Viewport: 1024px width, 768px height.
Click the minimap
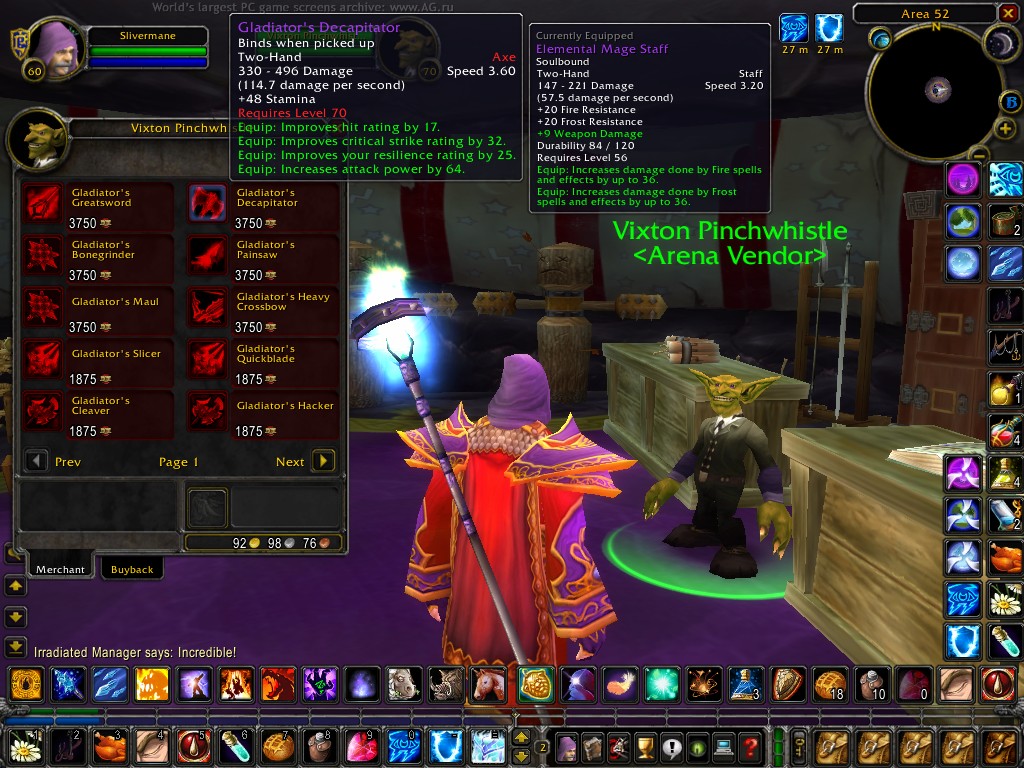[x=936, y=92]
